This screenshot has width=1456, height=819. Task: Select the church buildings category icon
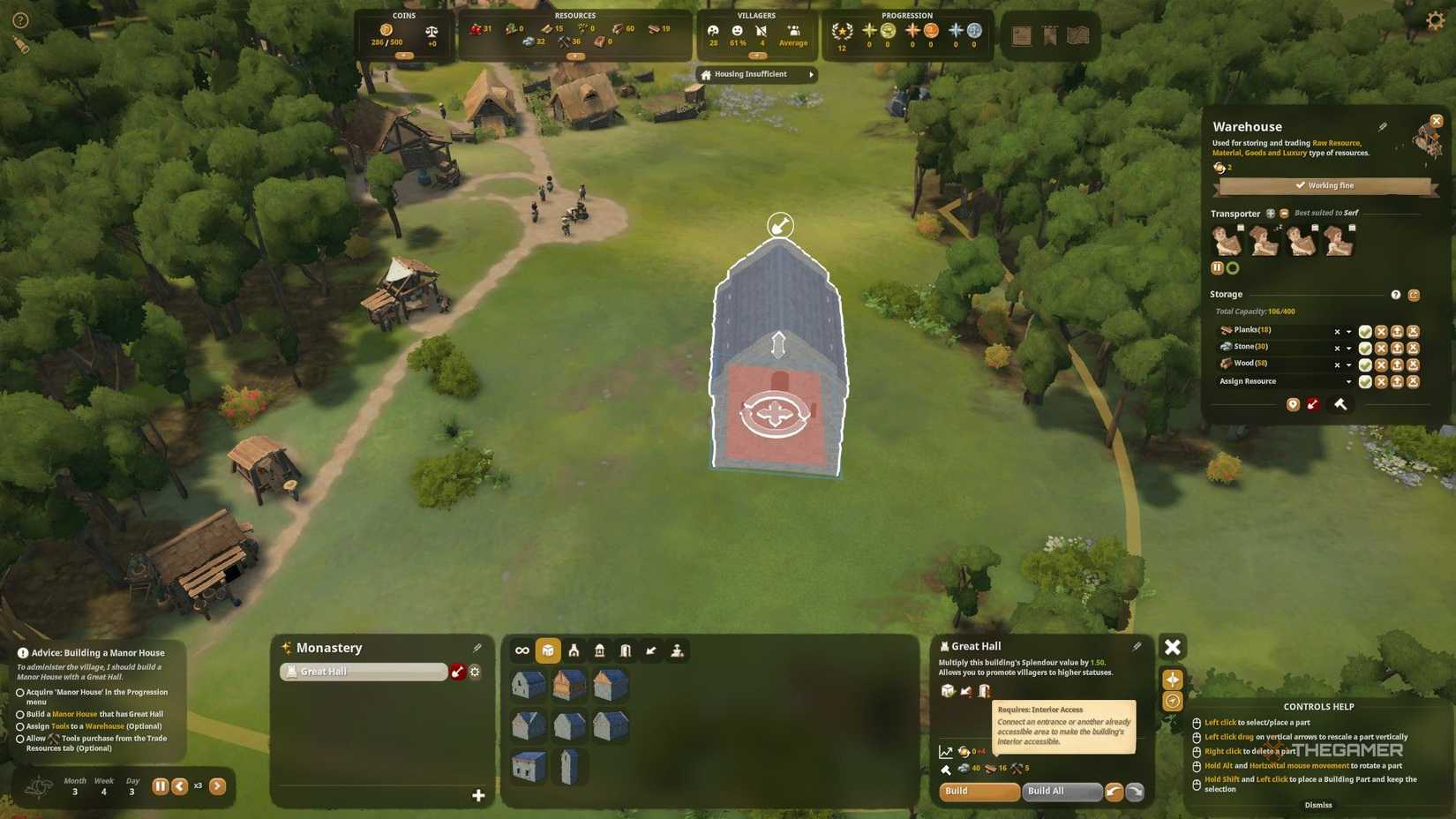[574, 650]
